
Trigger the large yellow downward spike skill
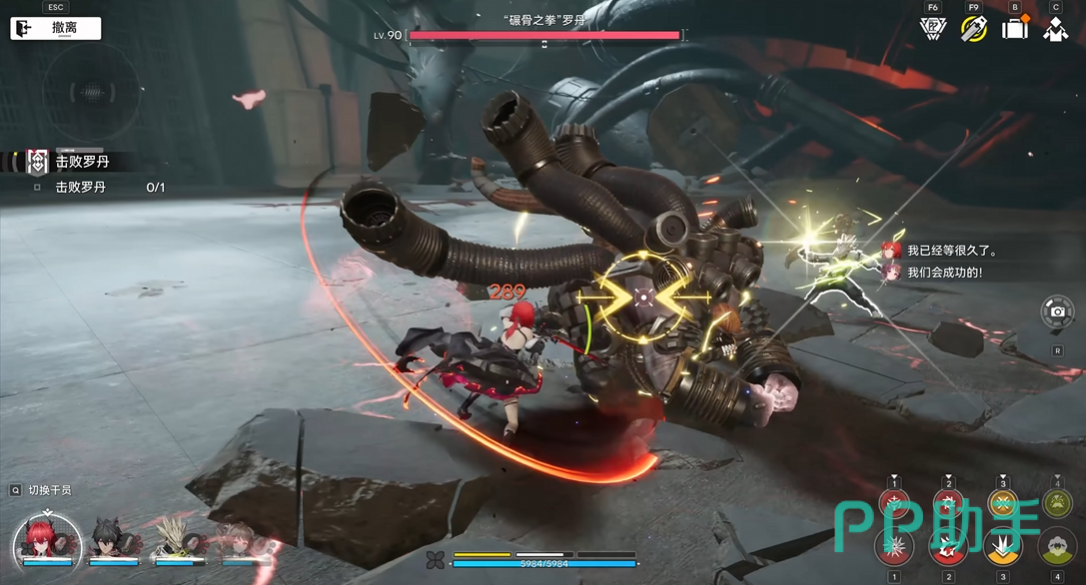(1003, 547)
